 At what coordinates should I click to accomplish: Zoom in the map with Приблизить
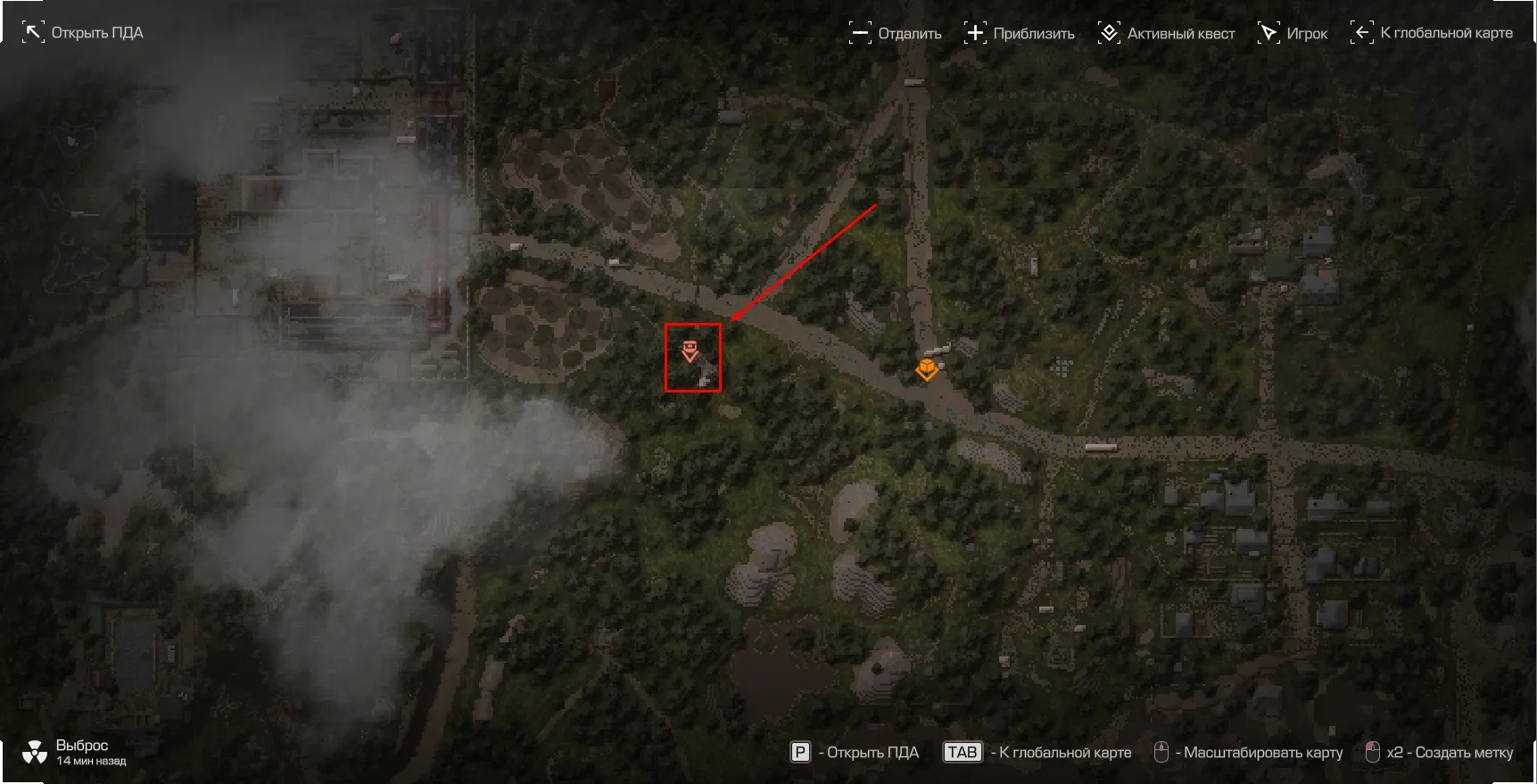tap(1020, 34)
